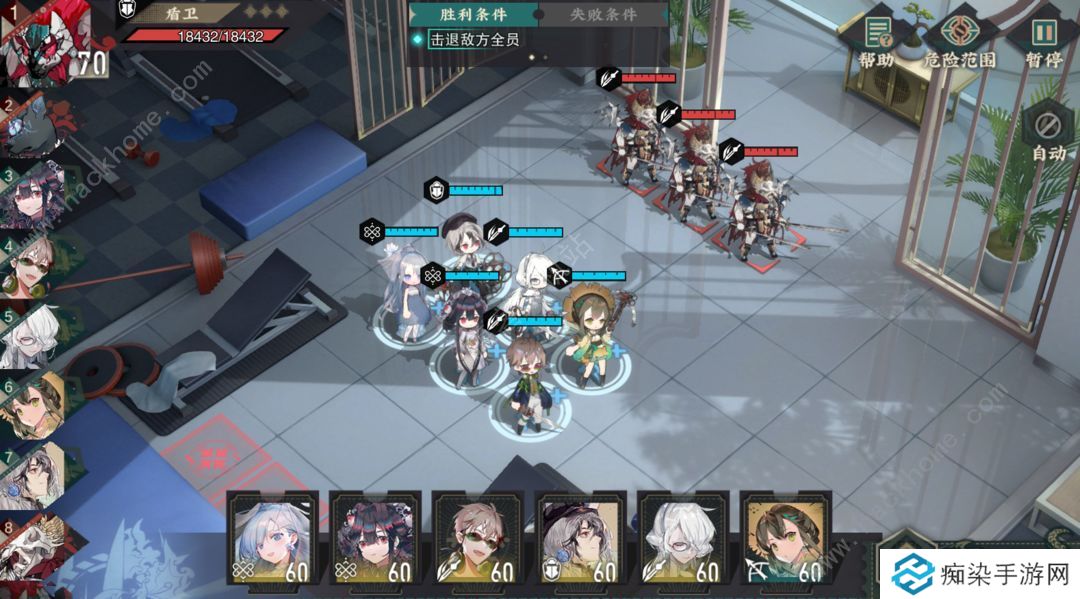Open the 帮助 help button

pyautogui.click(x=877, y=40)
